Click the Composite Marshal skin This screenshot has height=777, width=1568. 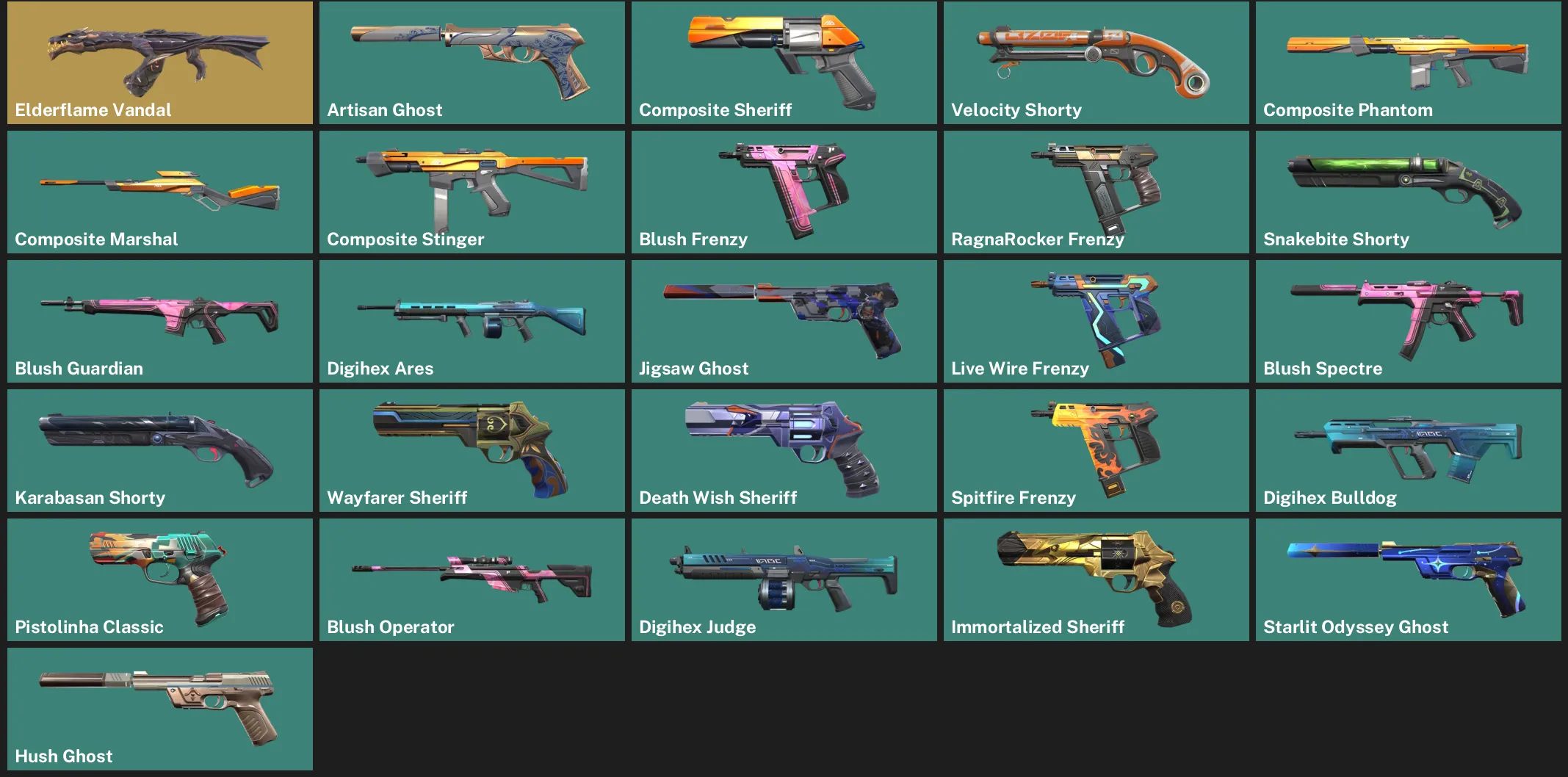click(158, 192)
